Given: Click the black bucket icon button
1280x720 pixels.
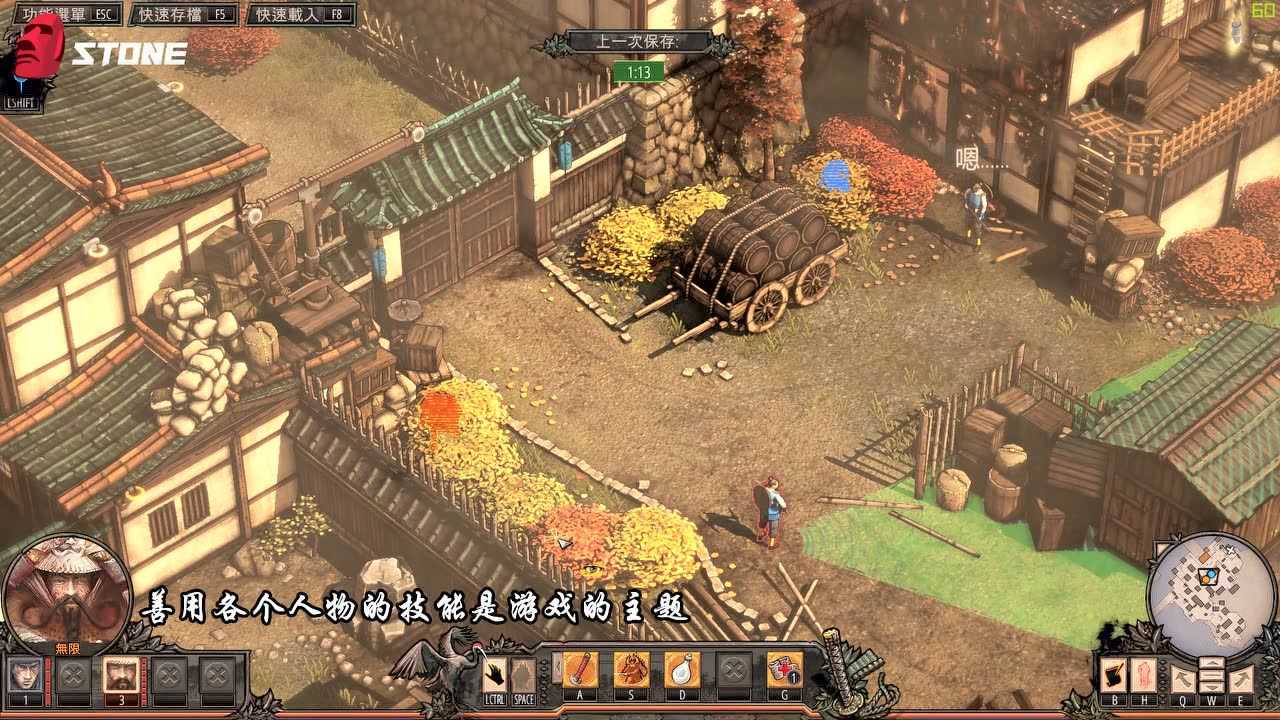Looking at the screenshot, I should coord(1113,676).
